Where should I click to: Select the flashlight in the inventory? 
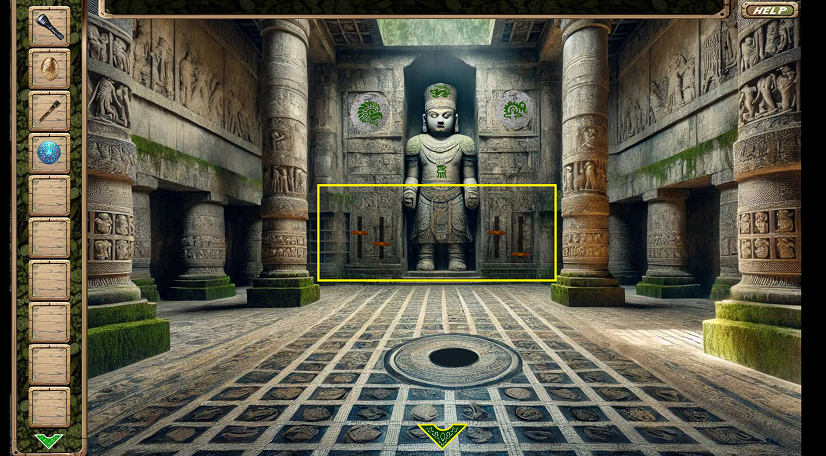coord(49,26)
